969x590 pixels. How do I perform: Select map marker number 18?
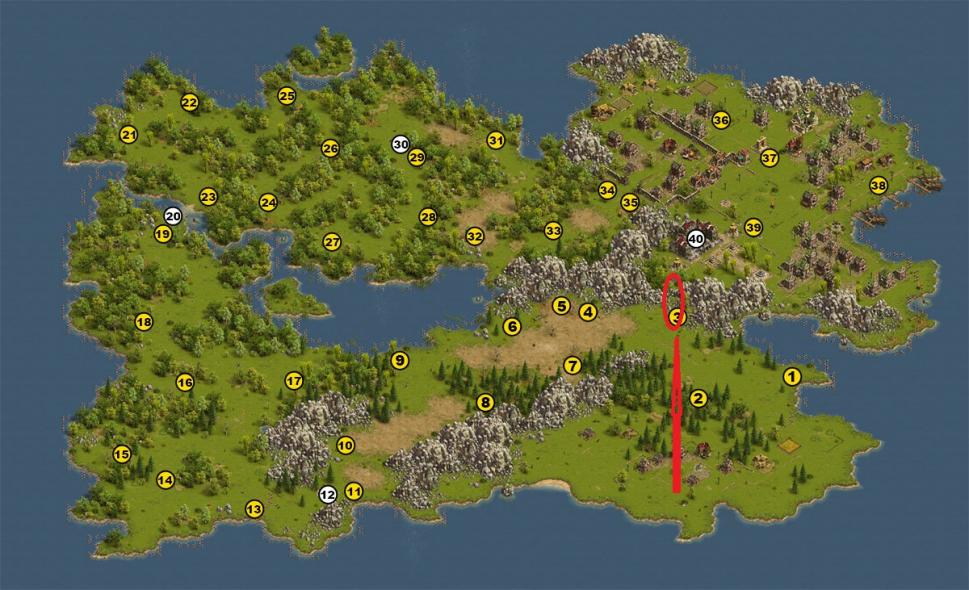tap(143, 322)
